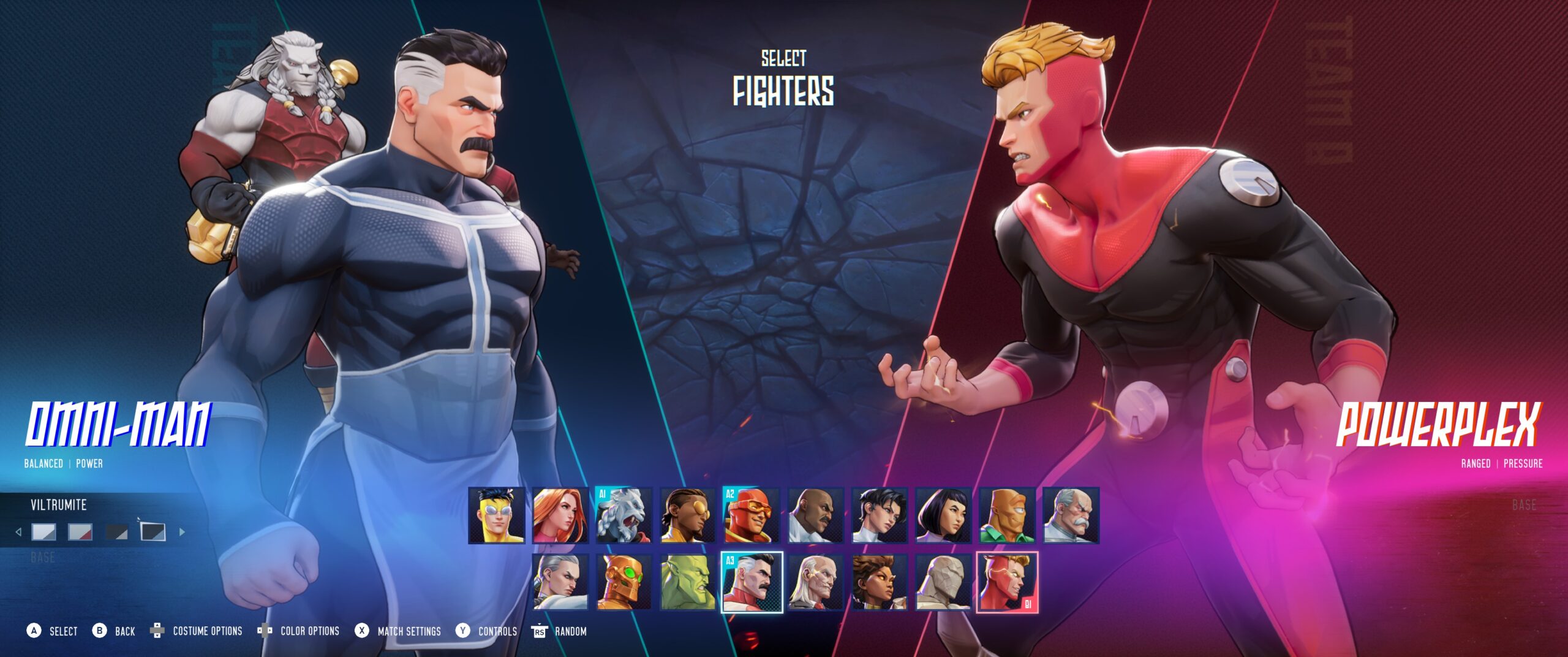Screen dimensions: 1568x657
Task: Click the left arrow before the color variants
Action: tap(18, 533)
